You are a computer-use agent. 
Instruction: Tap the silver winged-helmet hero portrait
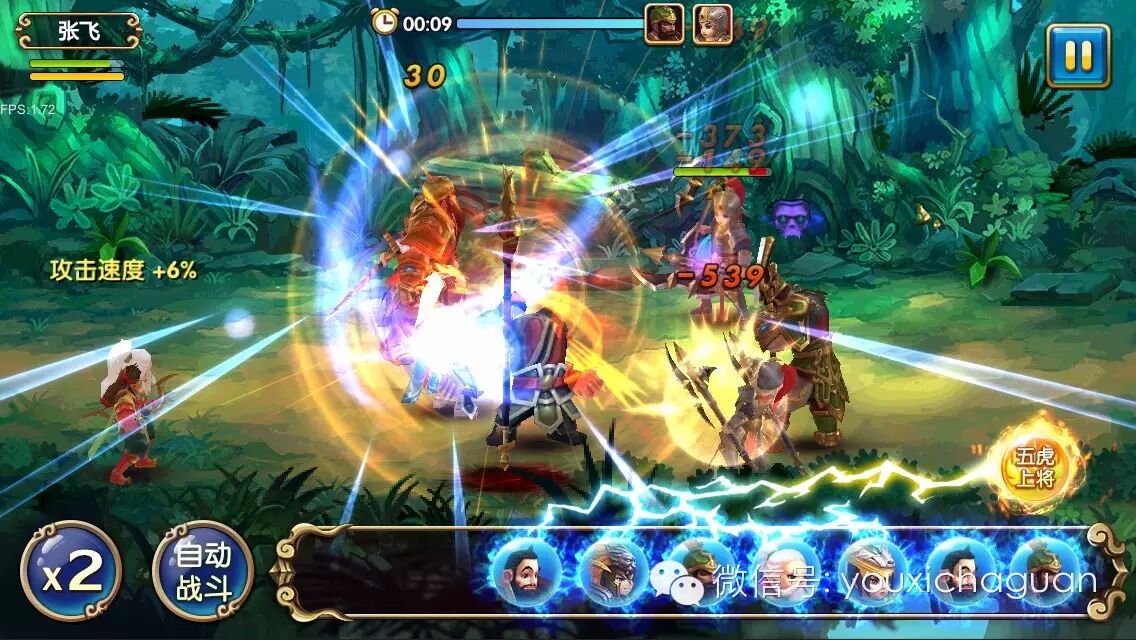pyautogui.click(x=873, y=572)
